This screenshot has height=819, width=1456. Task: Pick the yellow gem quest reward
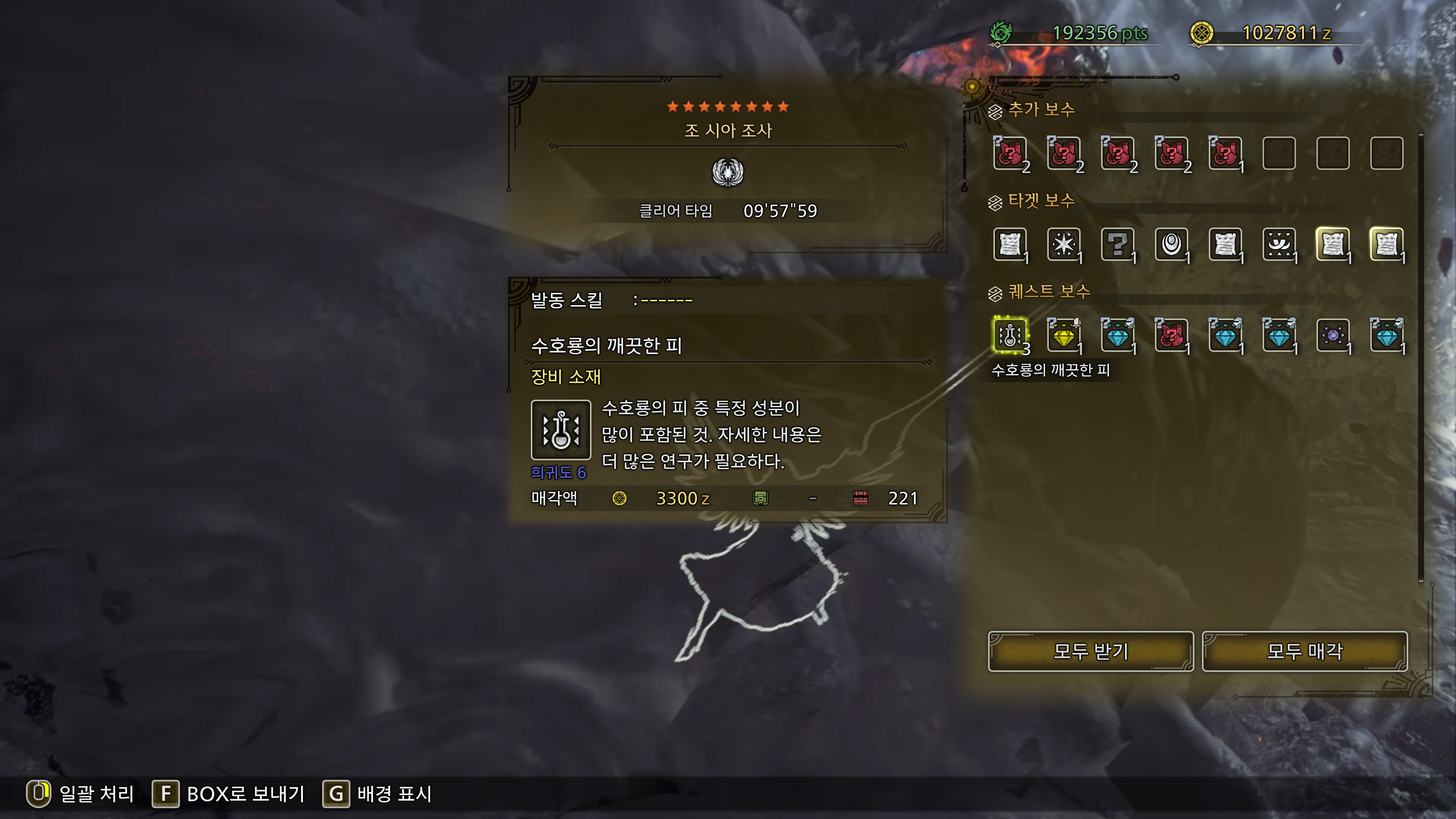[1064, 335]
